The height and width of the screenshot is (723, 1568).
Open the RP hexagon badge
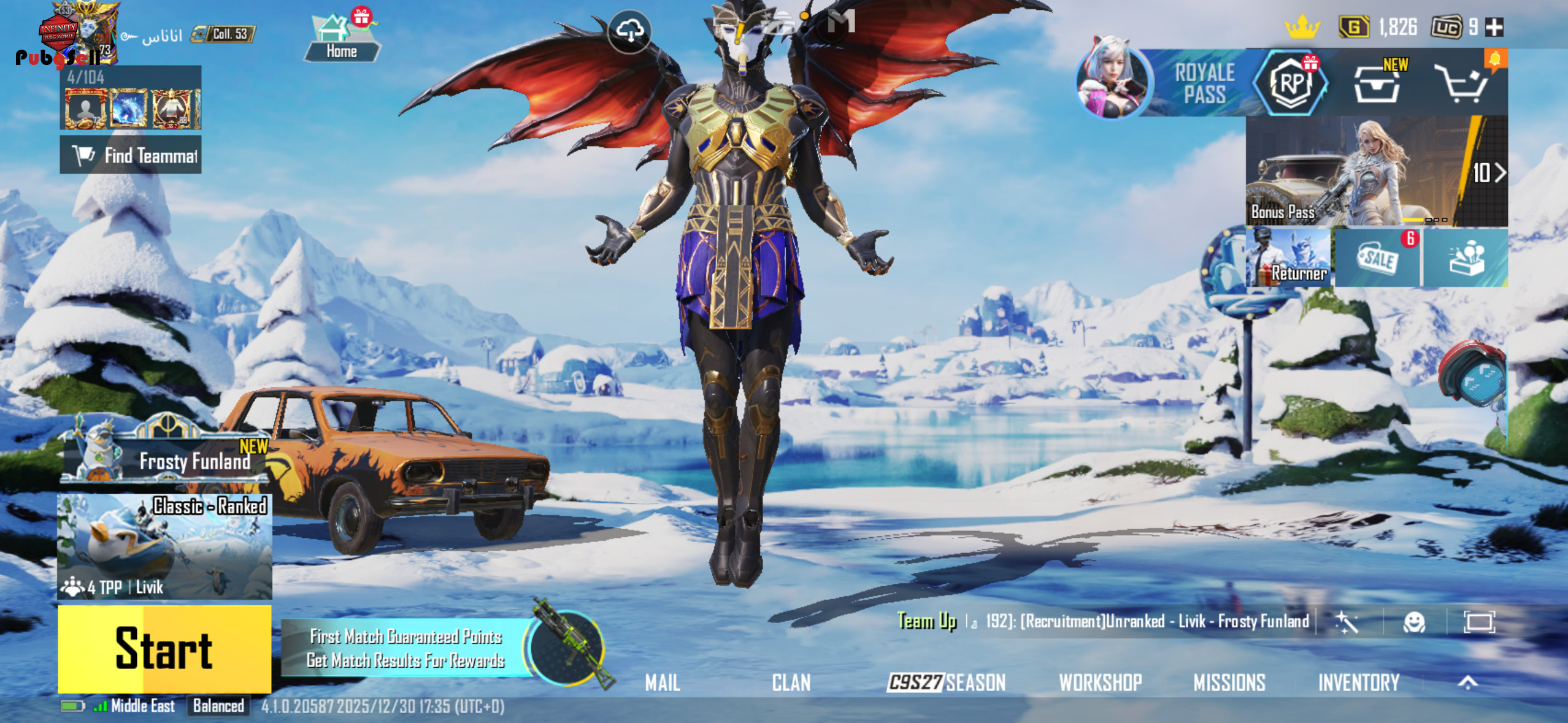tap(1291, 84)
